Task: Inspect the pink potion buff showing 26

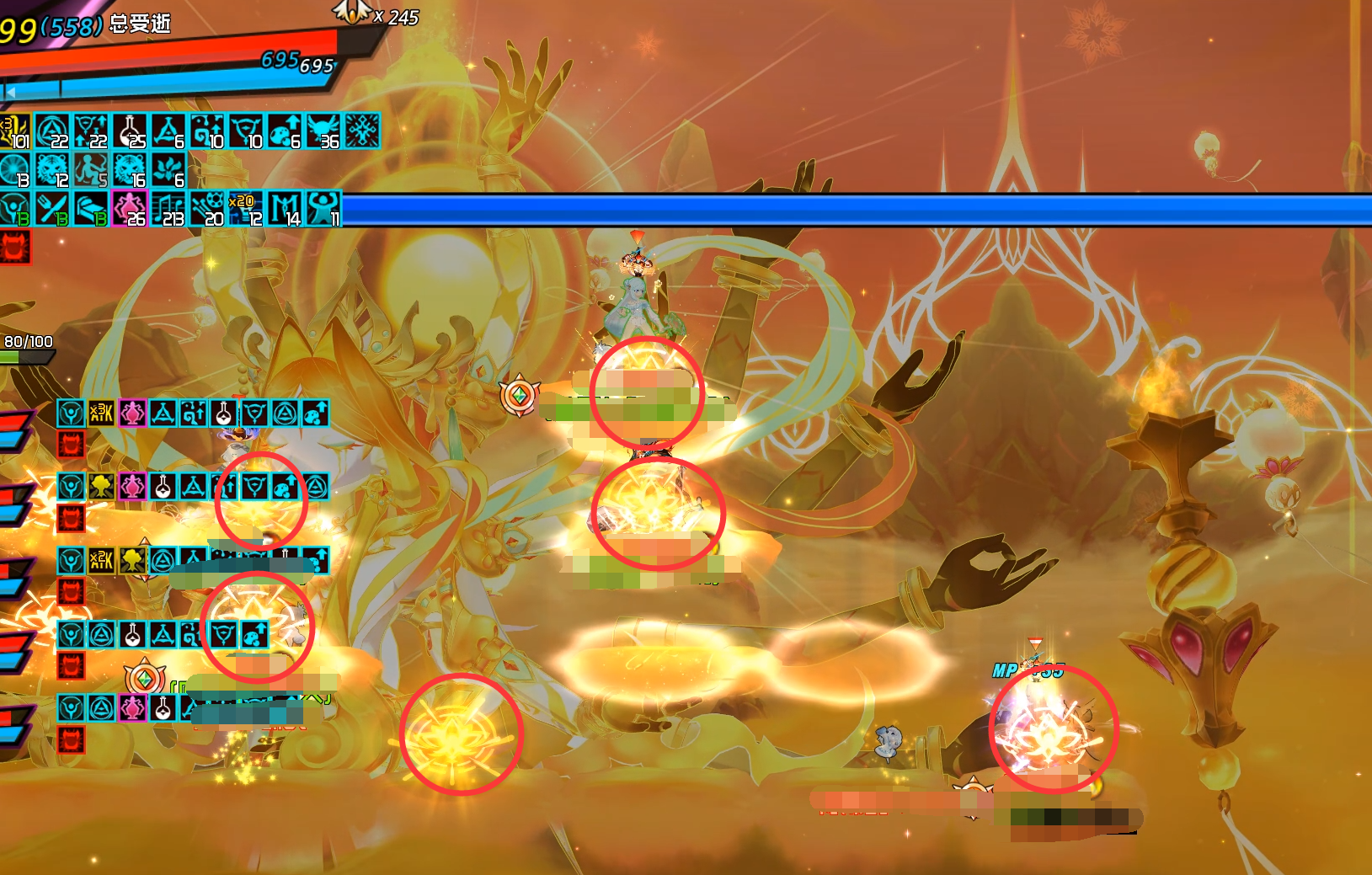Action: pos(130,209)
